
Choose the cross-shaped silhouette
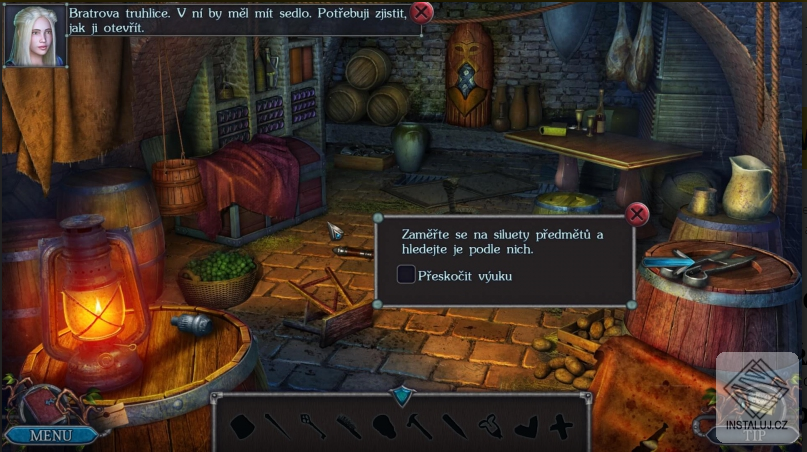(x=562, y=427)
